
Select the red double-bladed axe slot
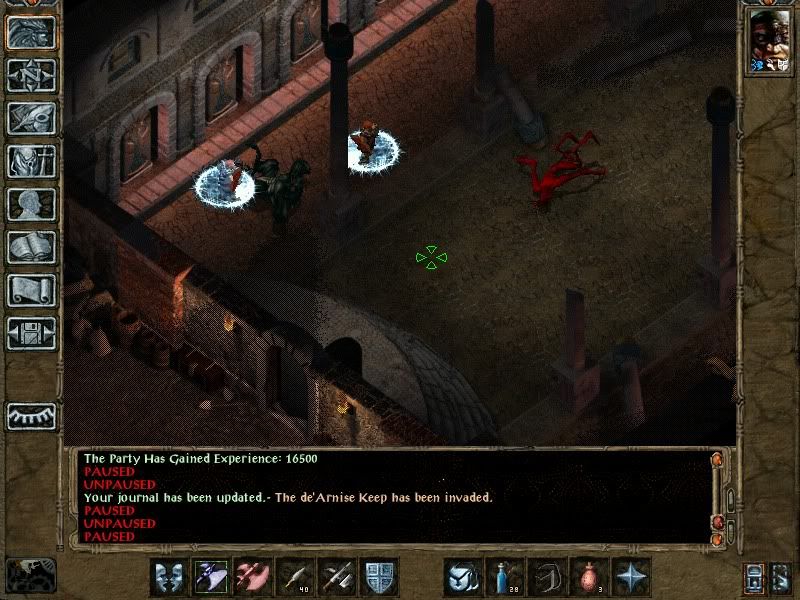coord(253,577)
